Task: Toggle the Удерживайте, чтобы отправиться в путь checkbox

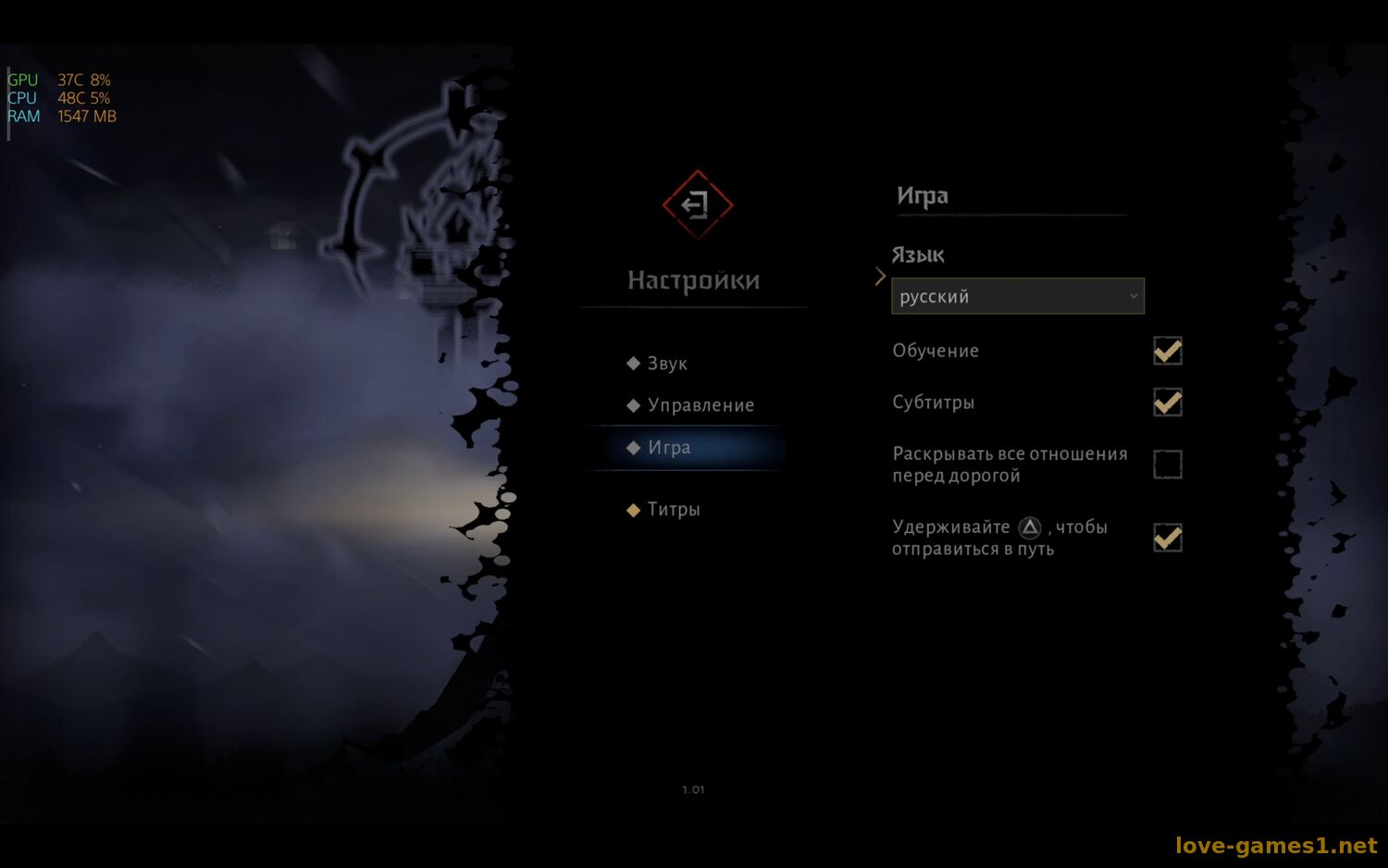Action: tap(1167, 538)
